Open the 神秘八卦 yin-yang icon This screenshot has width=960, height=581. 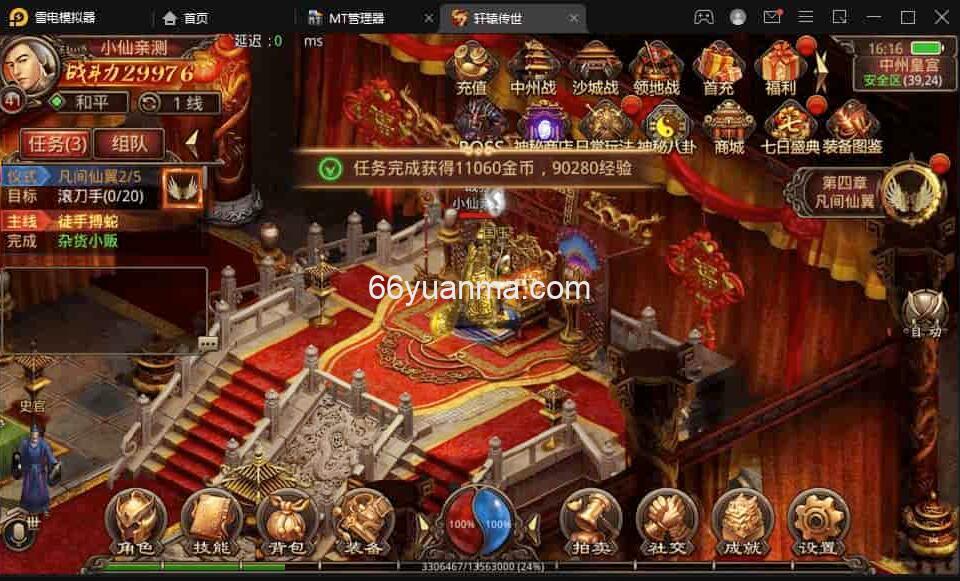point(664,126)
